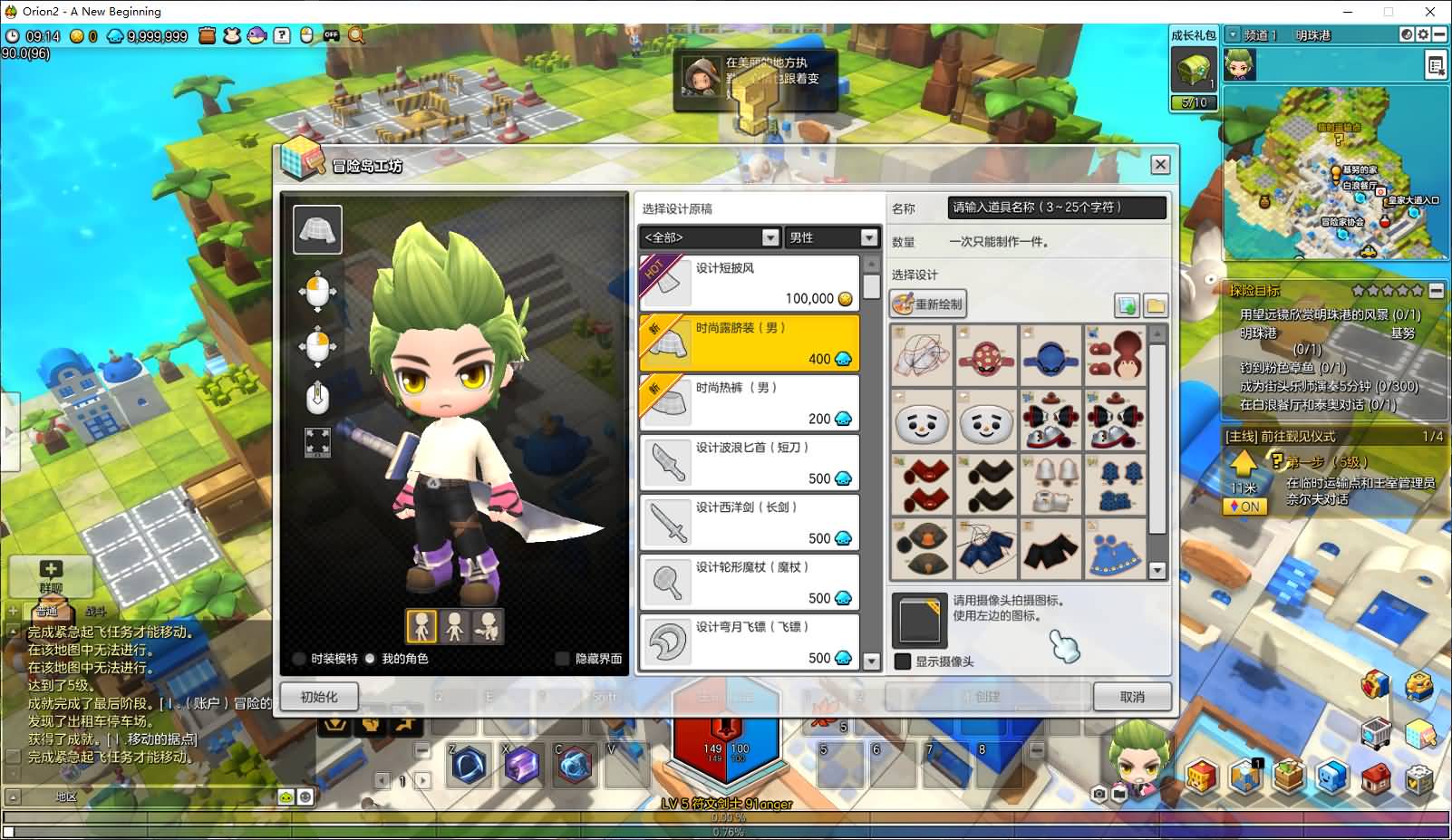Click the image import icon next to folder

[x=1128, y=304]
